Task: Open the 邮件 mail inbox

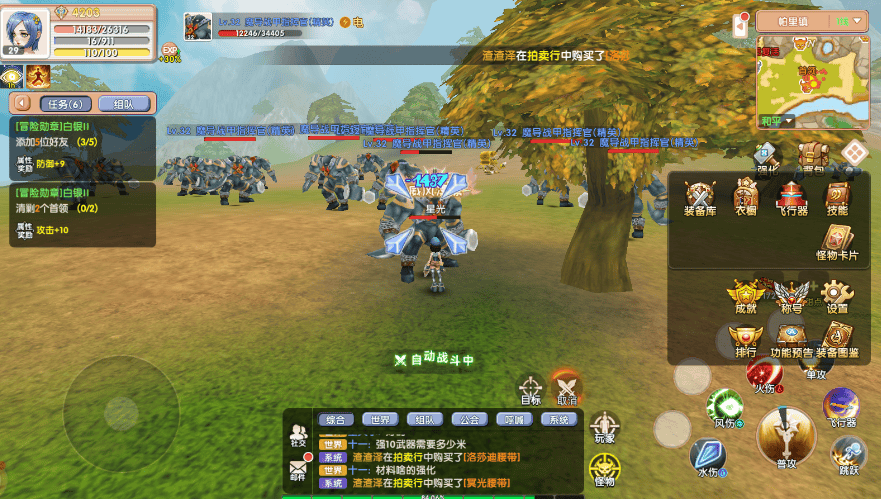Action: 298,468
